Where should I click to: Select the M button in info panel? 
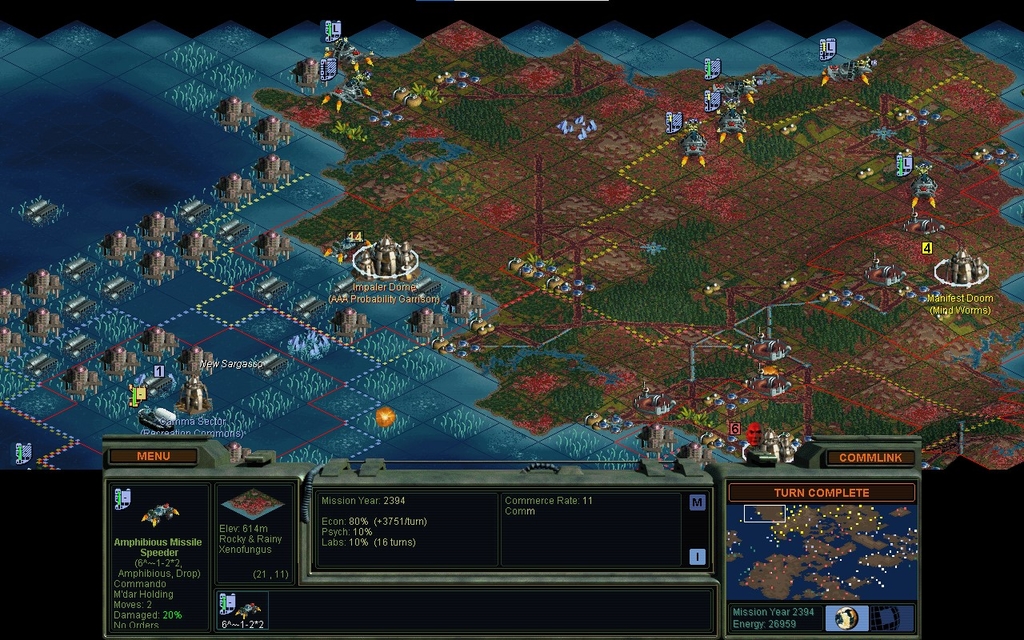pyautogui.click(x=697, y=503)
